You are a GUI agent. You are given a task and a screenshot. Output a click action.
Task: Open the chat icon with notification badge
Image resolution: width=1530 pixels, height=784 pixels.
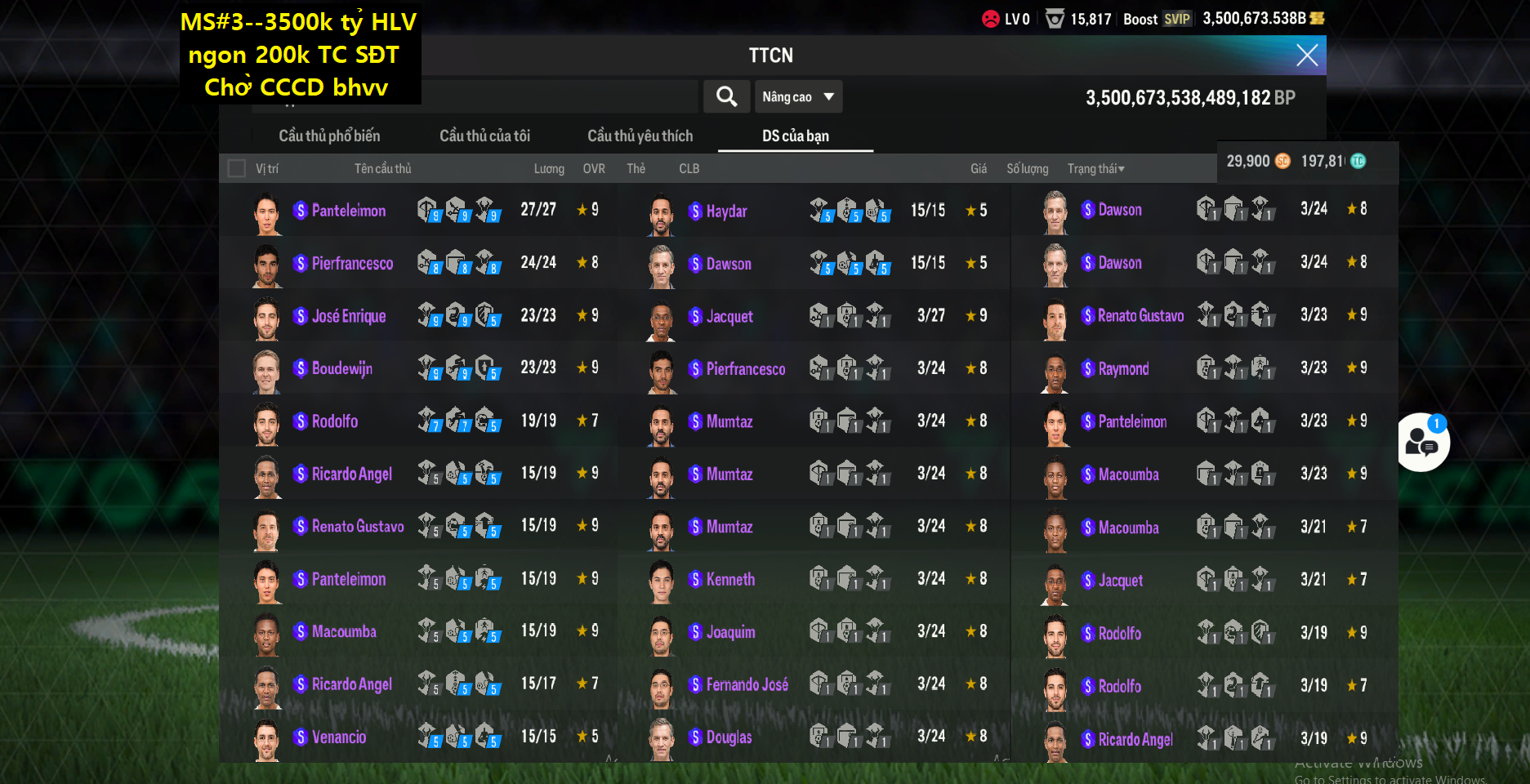pos(1422,442)
